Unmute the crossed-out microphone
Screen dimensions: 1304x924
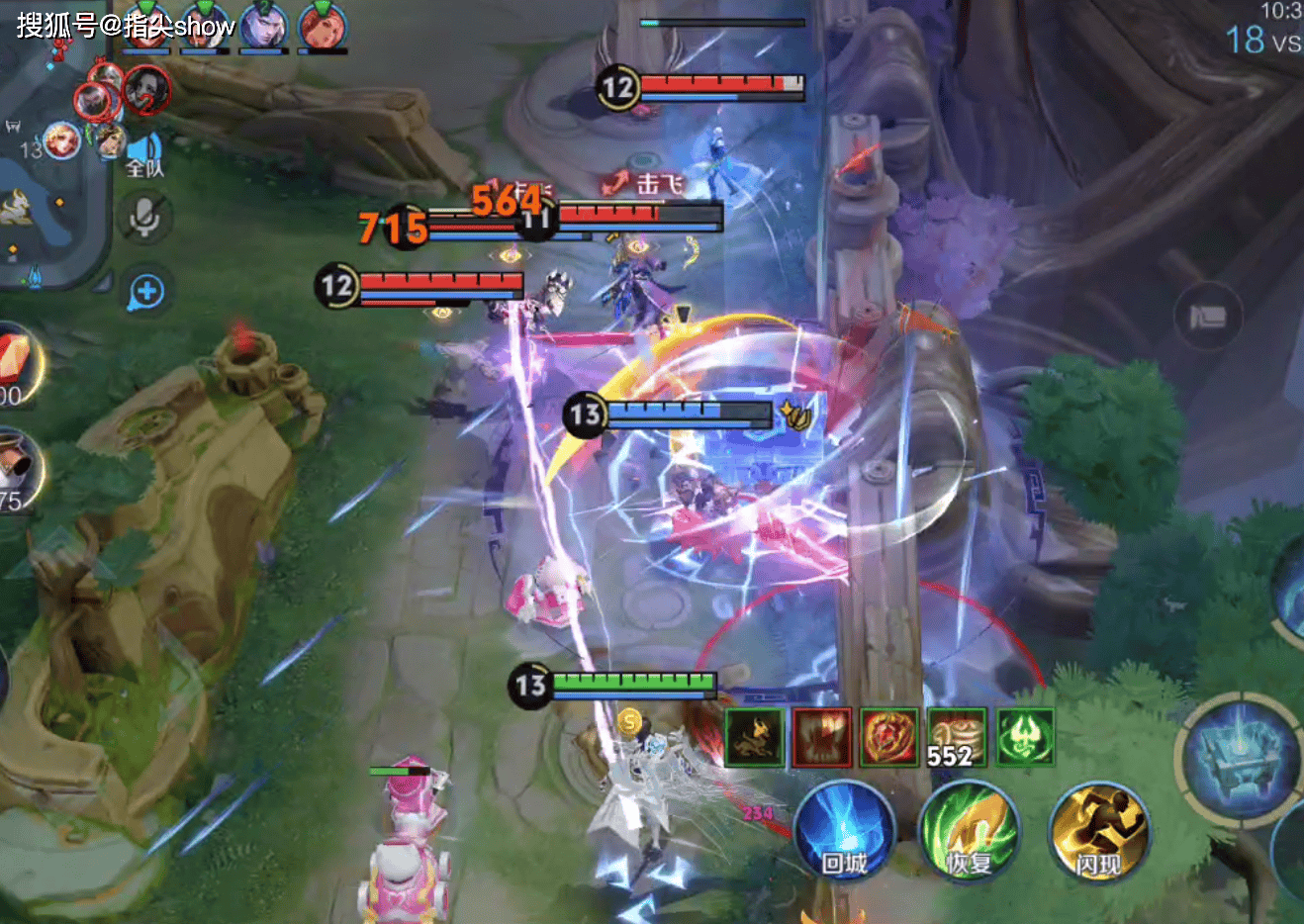146,217
